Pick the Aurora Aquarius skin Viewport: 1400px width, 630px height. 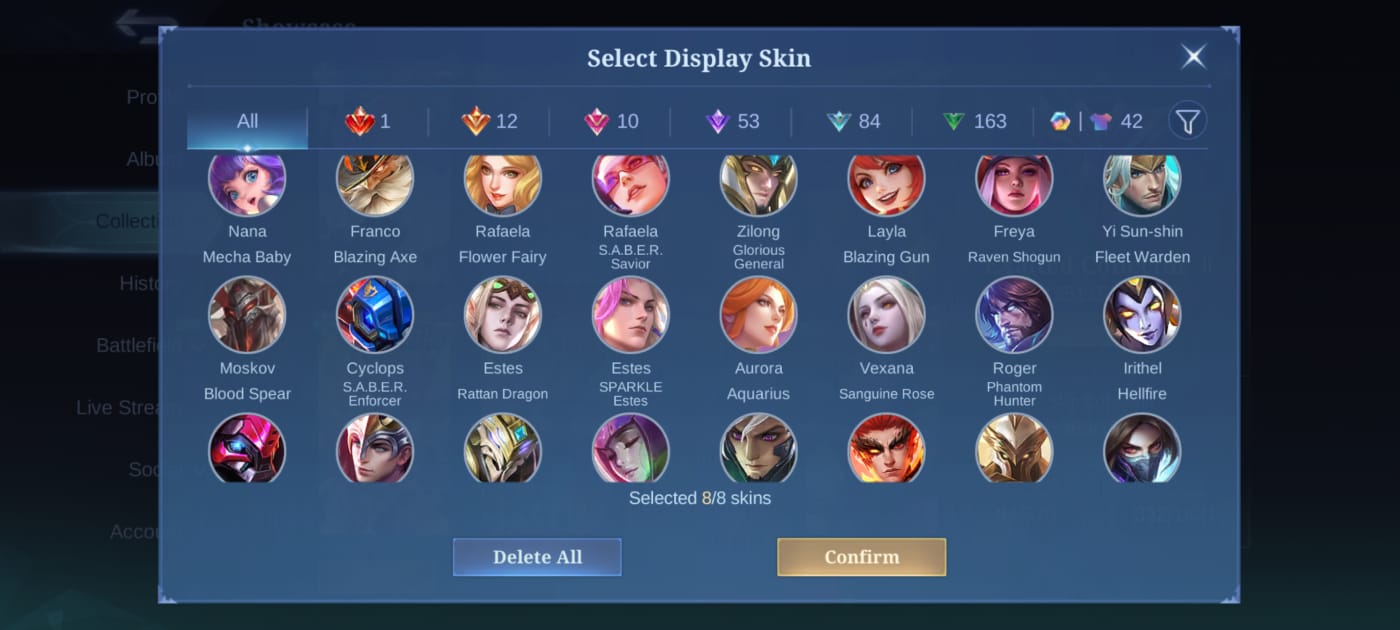pos(758,315)
